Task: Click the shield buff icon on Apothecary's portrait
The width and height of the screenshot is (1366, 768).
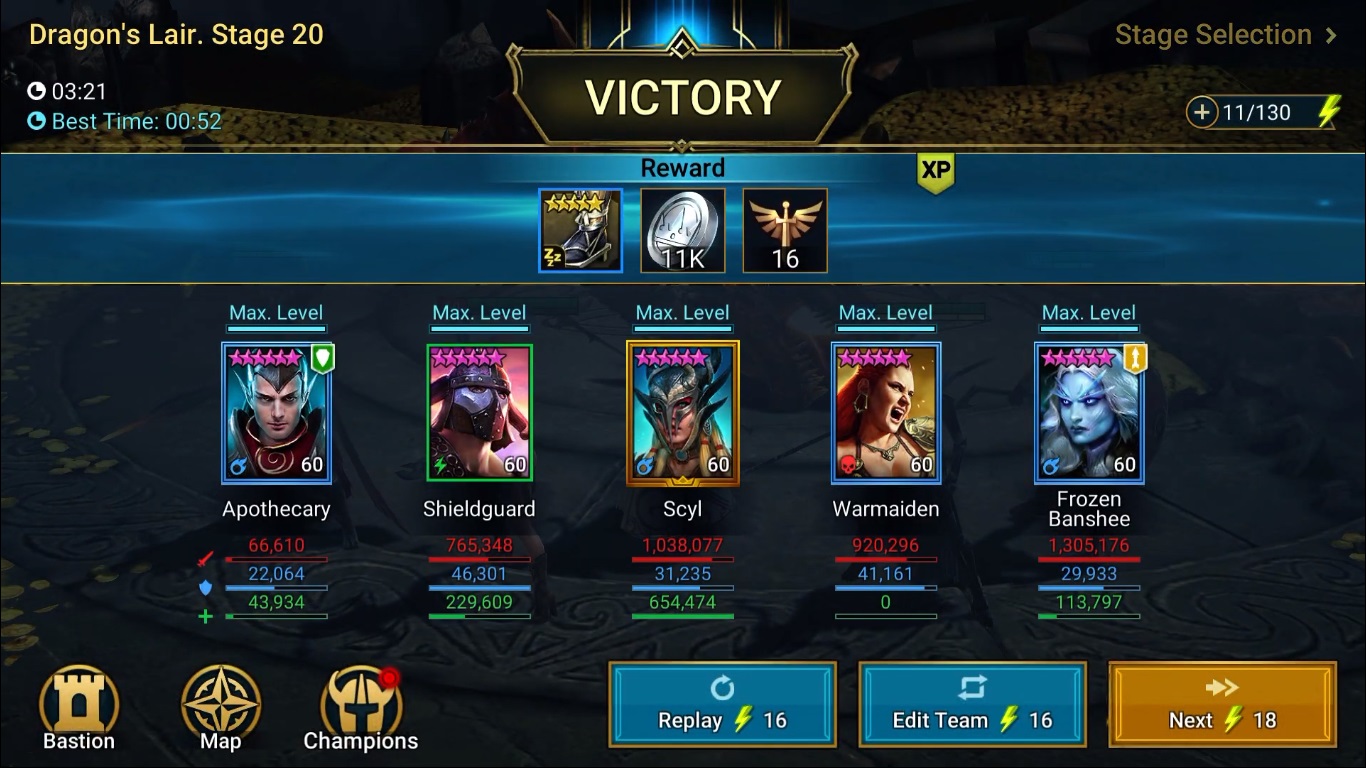Action: pyautogui.click(x=321, y=357)
